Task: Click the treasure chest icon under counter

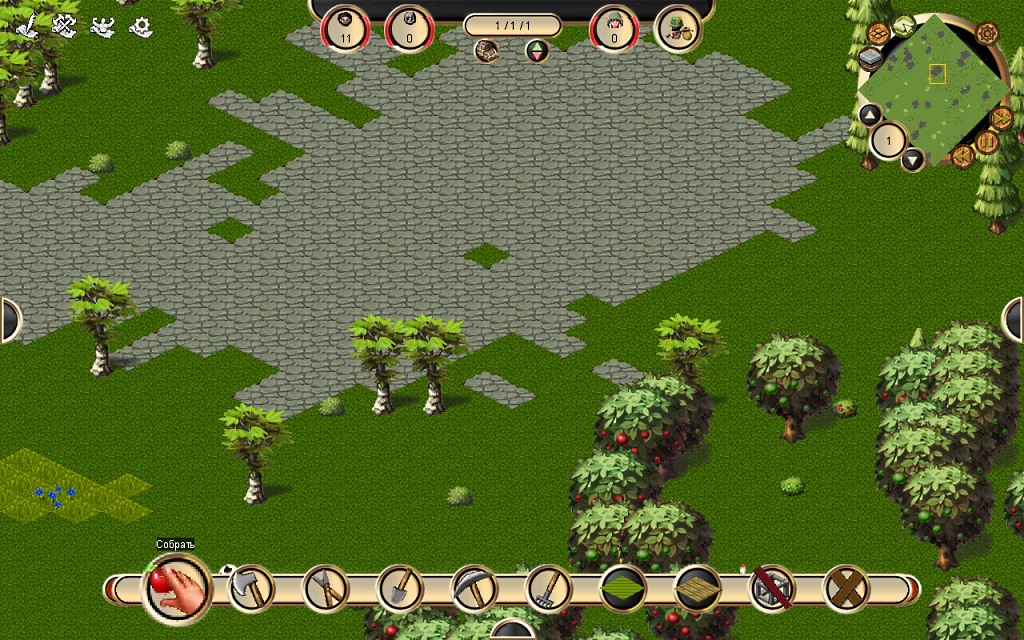Action: click(487, 51)
